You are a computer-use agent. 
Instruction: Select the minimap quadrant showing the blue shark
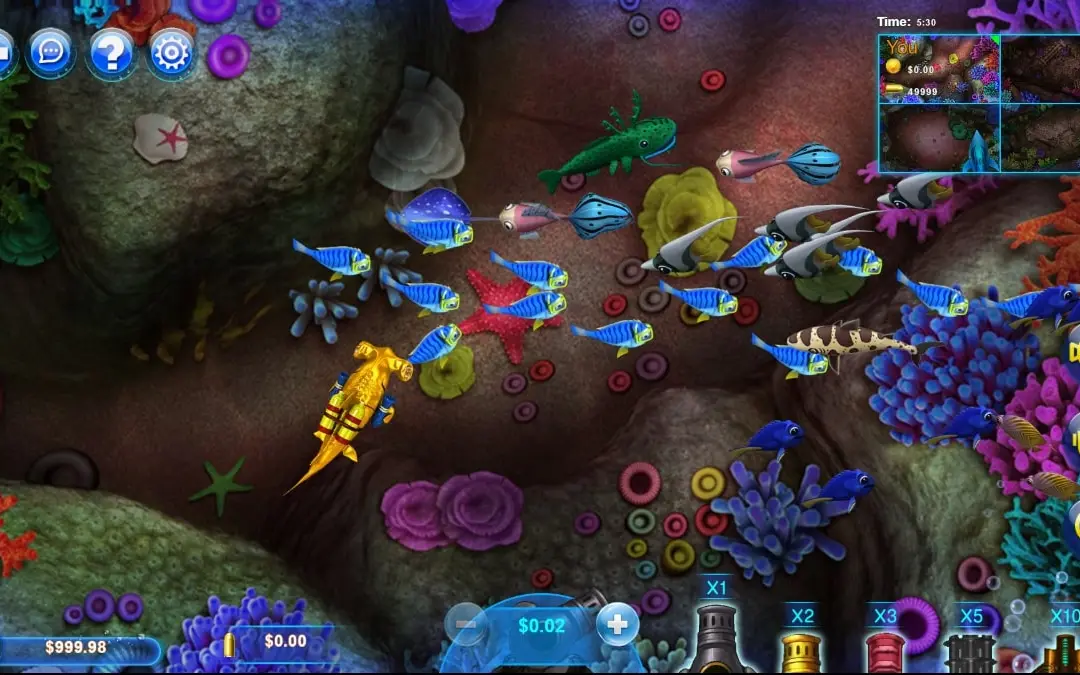pyautogui.click(x=938, y=138)
